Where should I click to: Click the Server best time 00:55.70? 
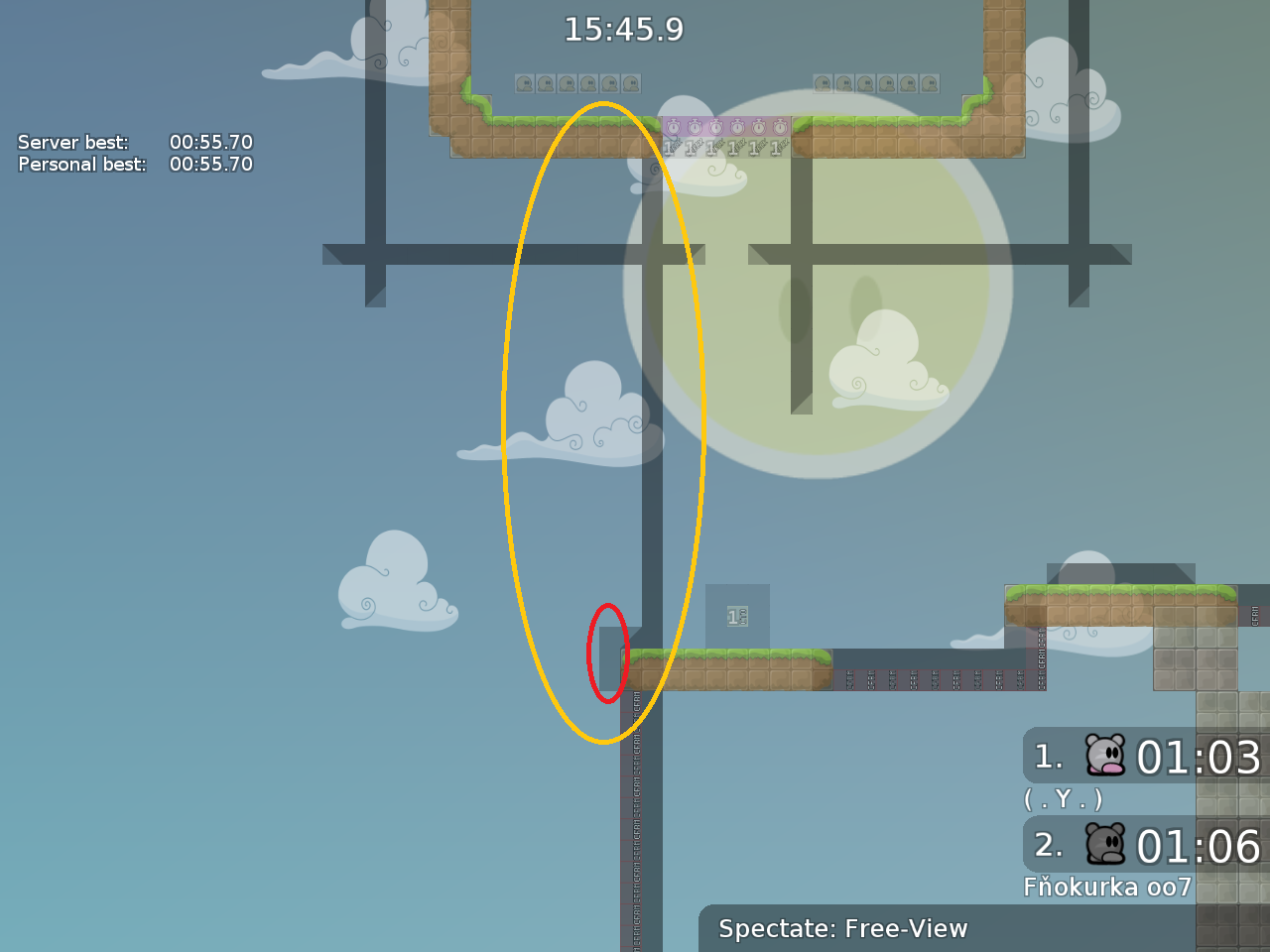tap(210, 142)
